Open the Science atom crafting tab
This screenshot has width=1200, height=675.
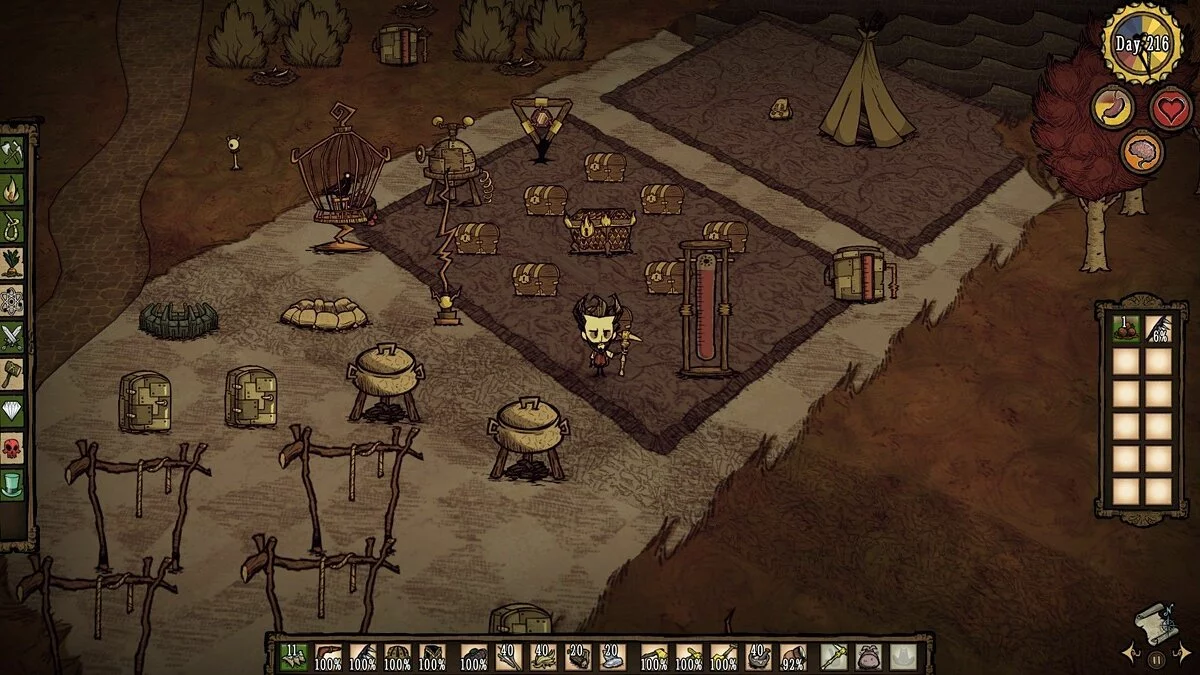[x=13, y=300]
